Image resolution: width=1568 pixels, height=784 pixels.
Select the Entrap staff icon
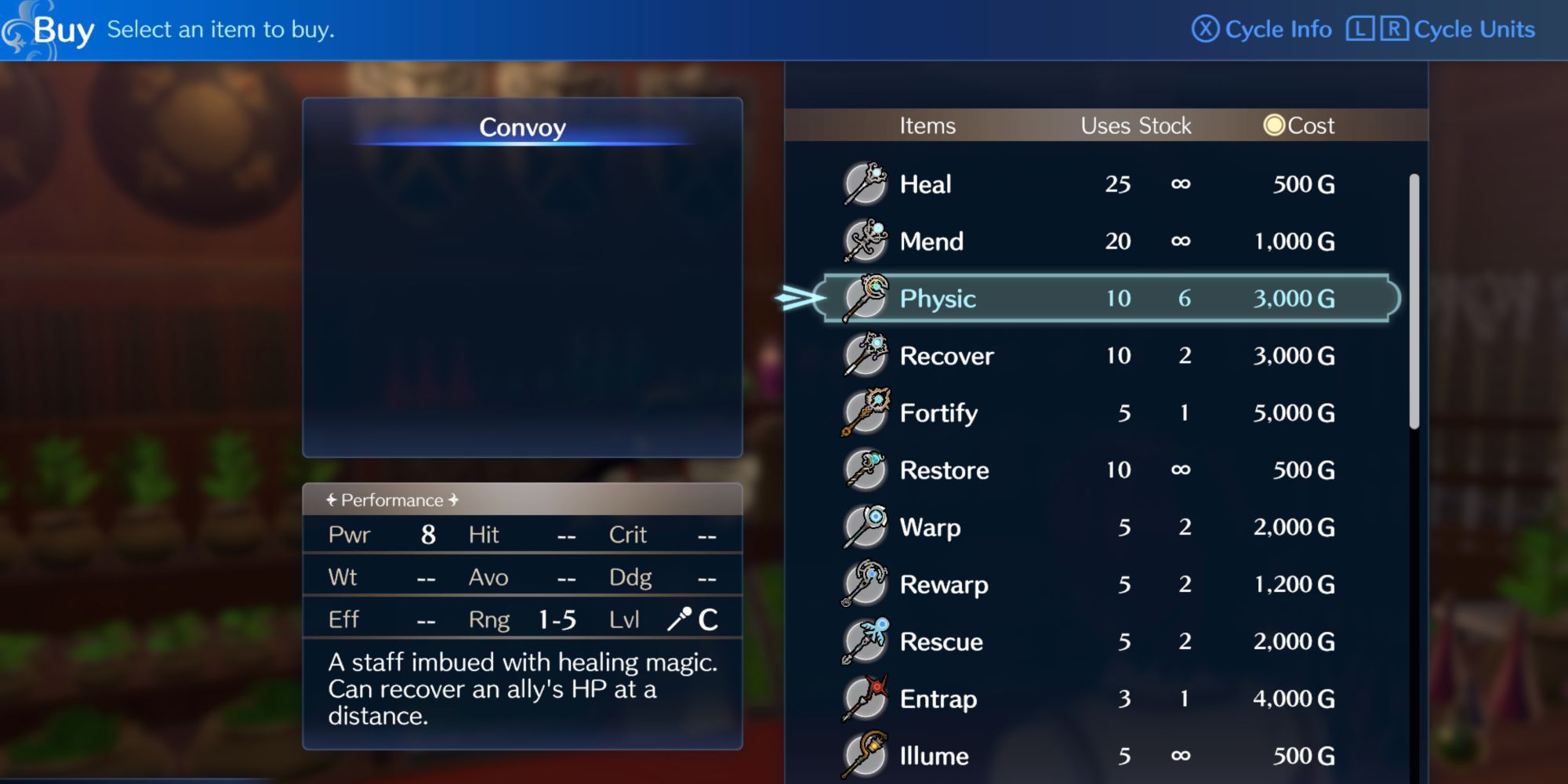tap(863, 699)
